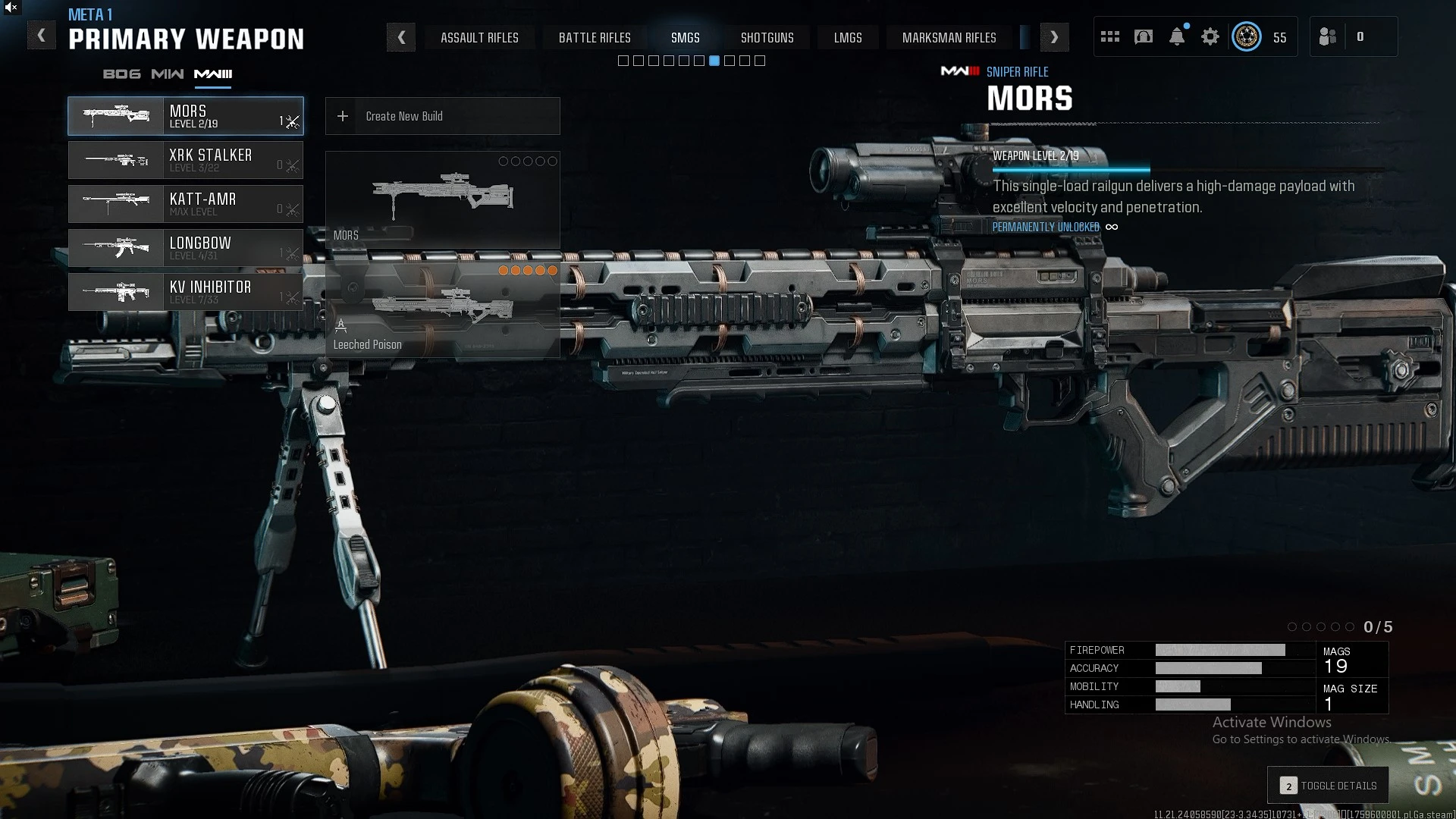Pick the Longbow from the weapon list
The height and width of the screenshot is (819, 1456).
pyautogui.click(x=186, y=248)
